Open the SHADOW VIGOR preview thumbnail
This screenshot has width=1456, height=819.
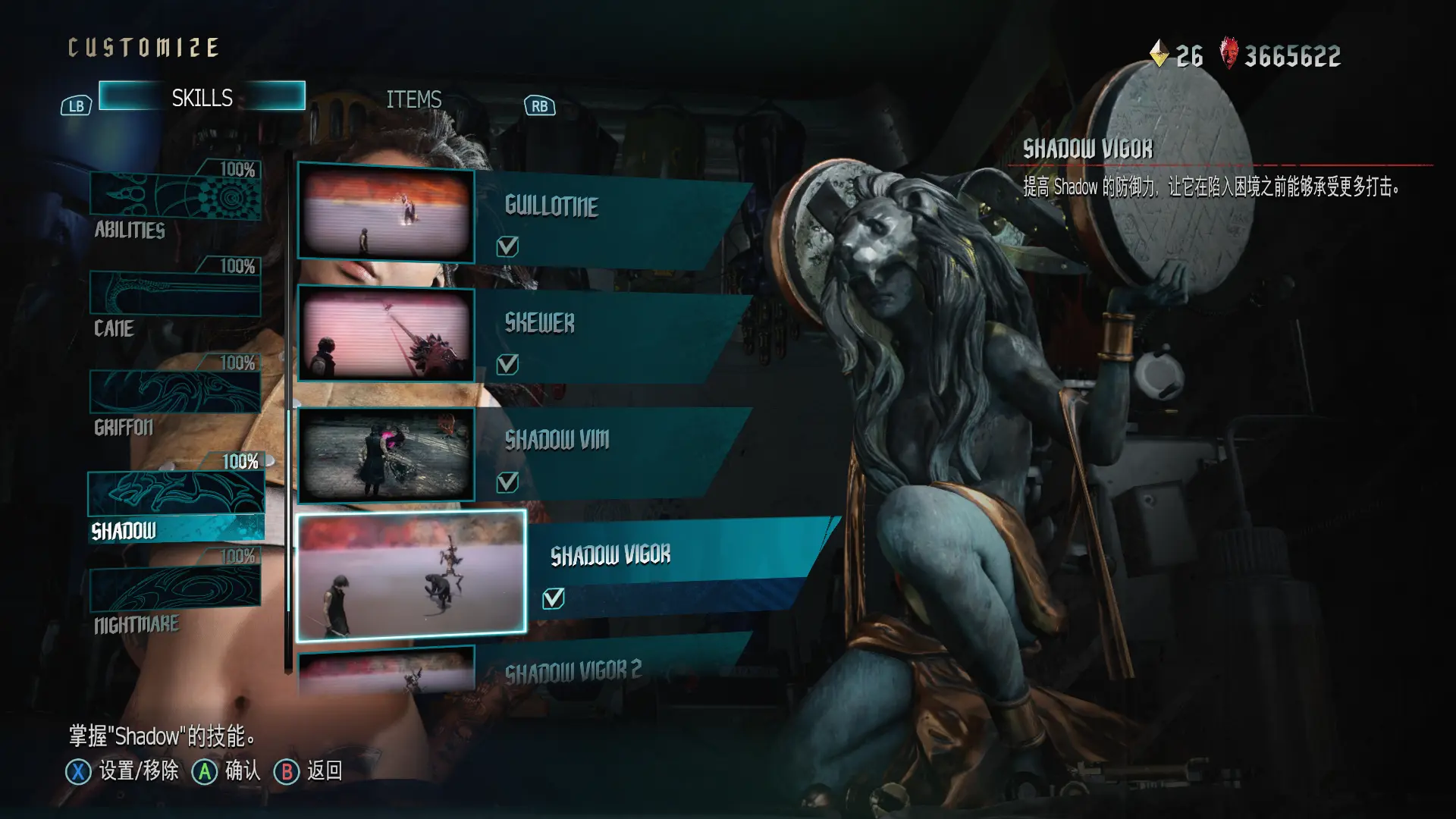411,573
